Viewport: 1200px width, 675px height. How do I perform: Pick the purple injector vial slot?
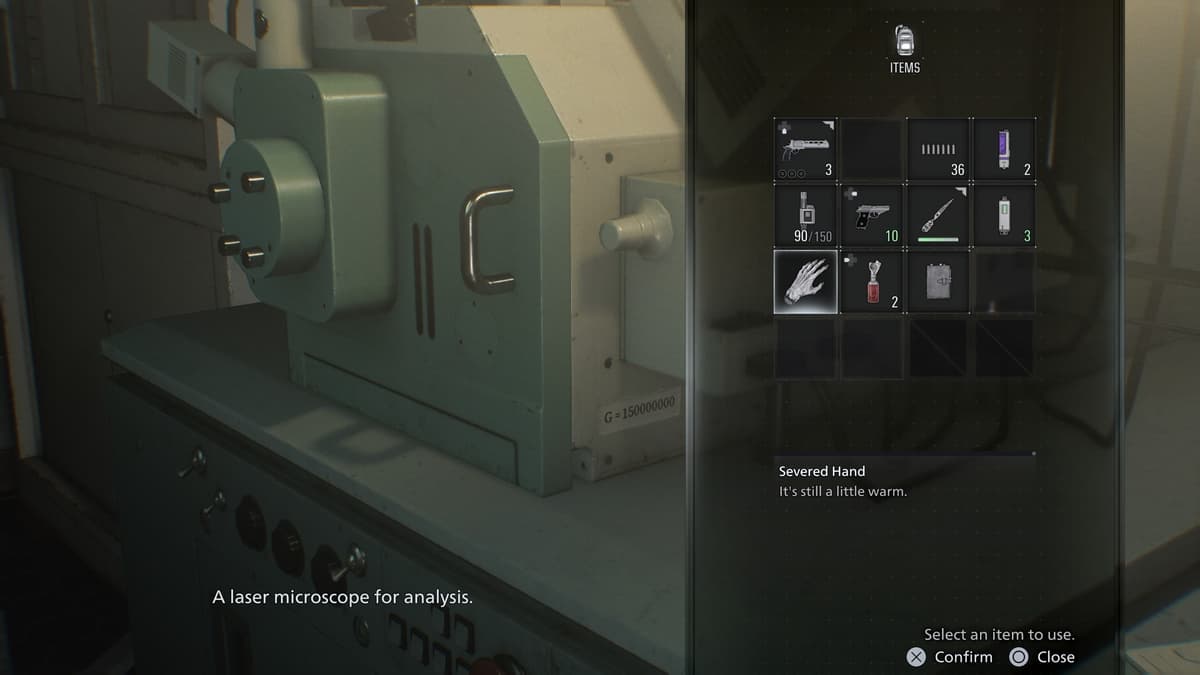(x=1005, y=150)
